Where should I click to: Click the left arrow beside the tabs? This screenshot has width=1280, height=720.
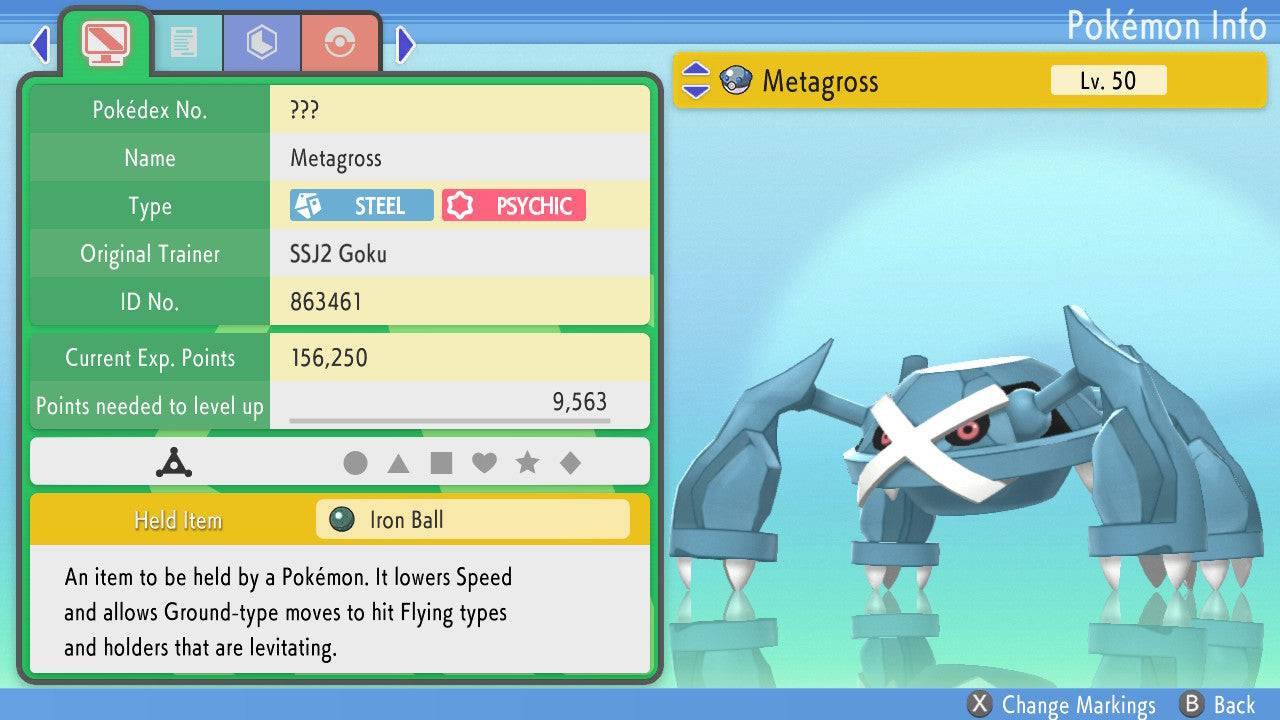(40, 44)
